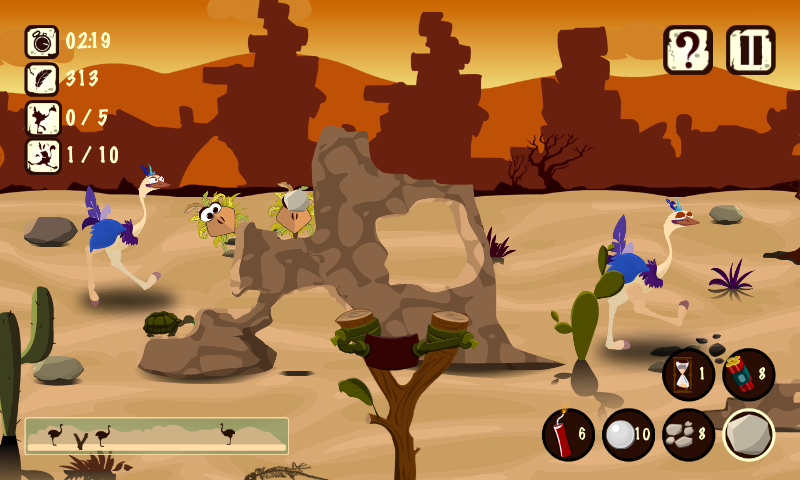Select the single red dynamite stick
The image size is (800, 480).
tap(568, 435)
